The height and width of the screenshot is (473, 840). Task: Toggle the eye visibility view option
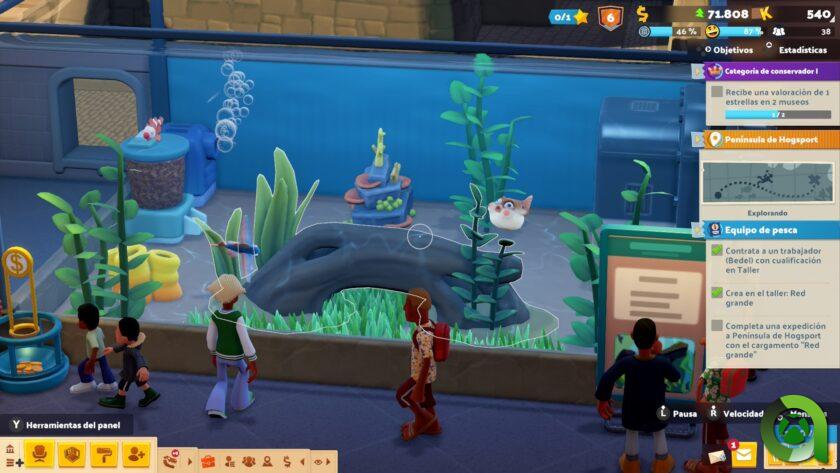tap(320, 461)
